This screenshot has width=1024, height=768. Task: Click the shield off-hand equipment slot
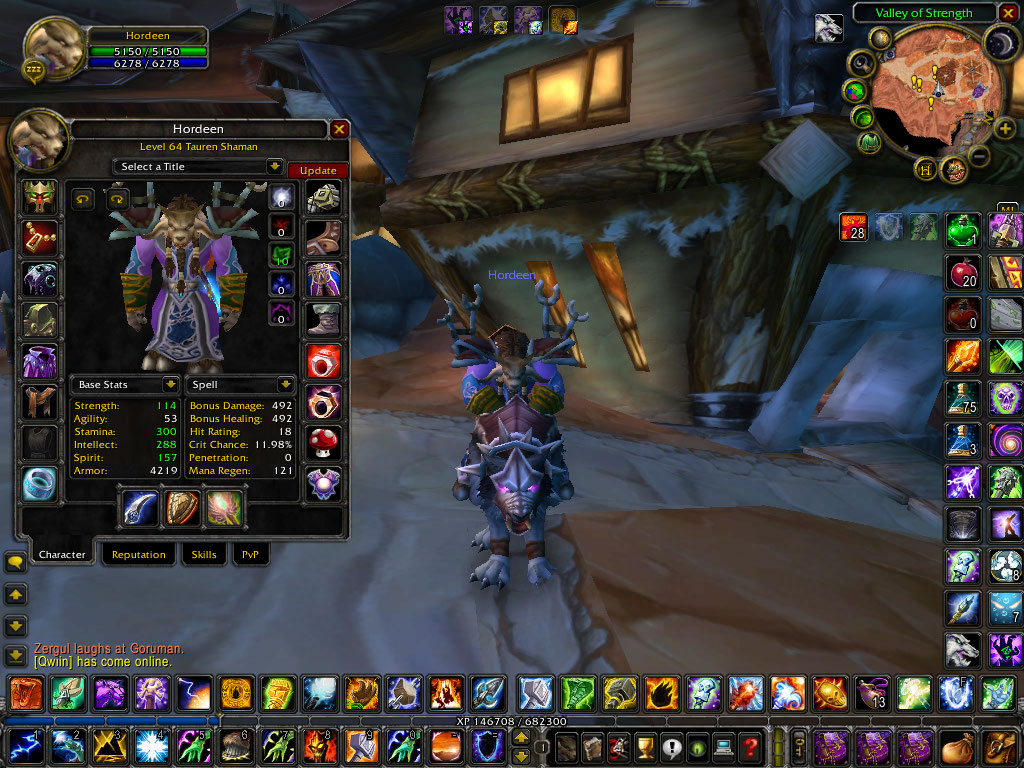coord(182,507)
